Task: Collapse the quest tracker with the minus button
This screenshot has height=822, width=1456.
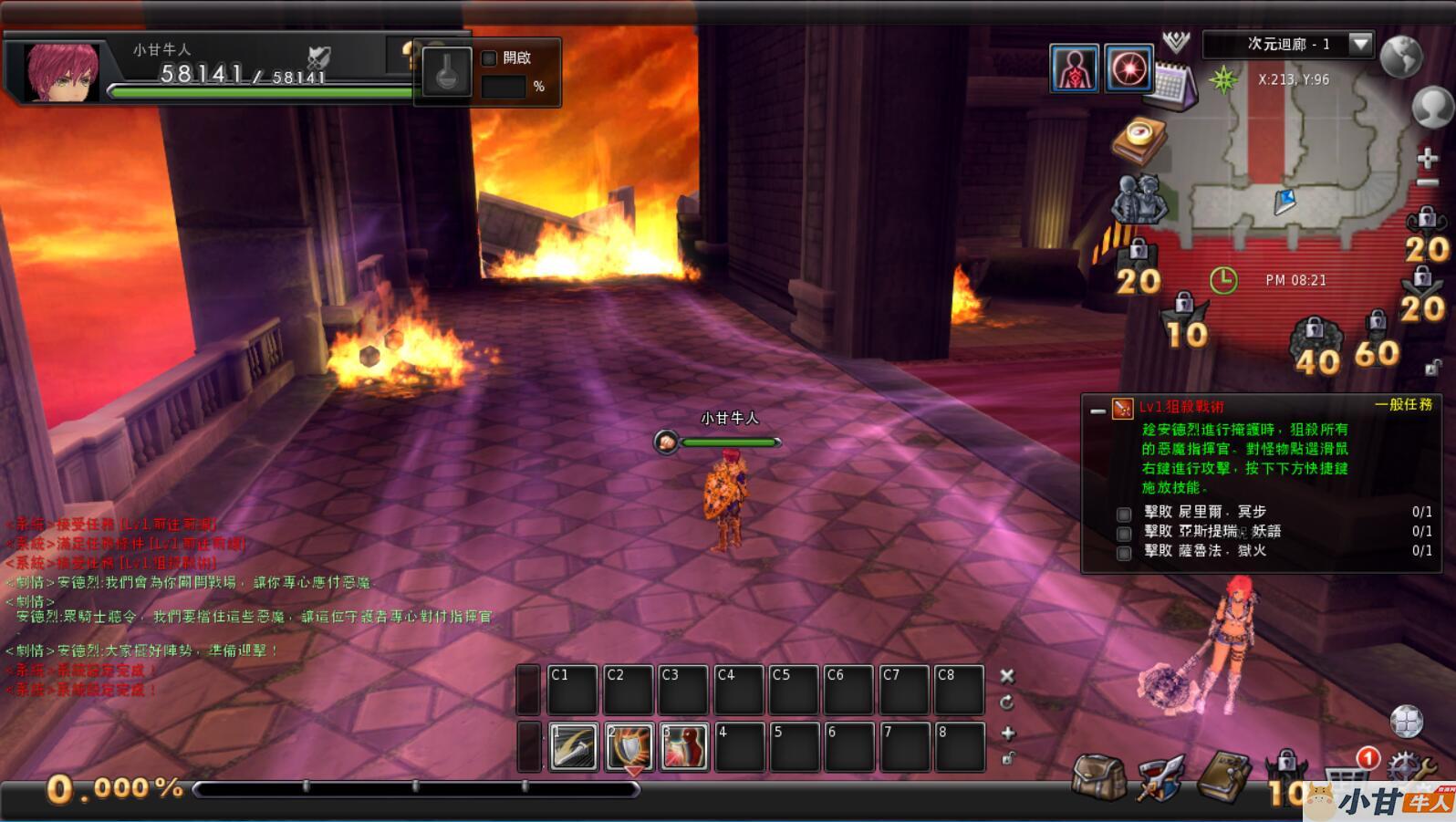Action: [x=1097, y=411]
